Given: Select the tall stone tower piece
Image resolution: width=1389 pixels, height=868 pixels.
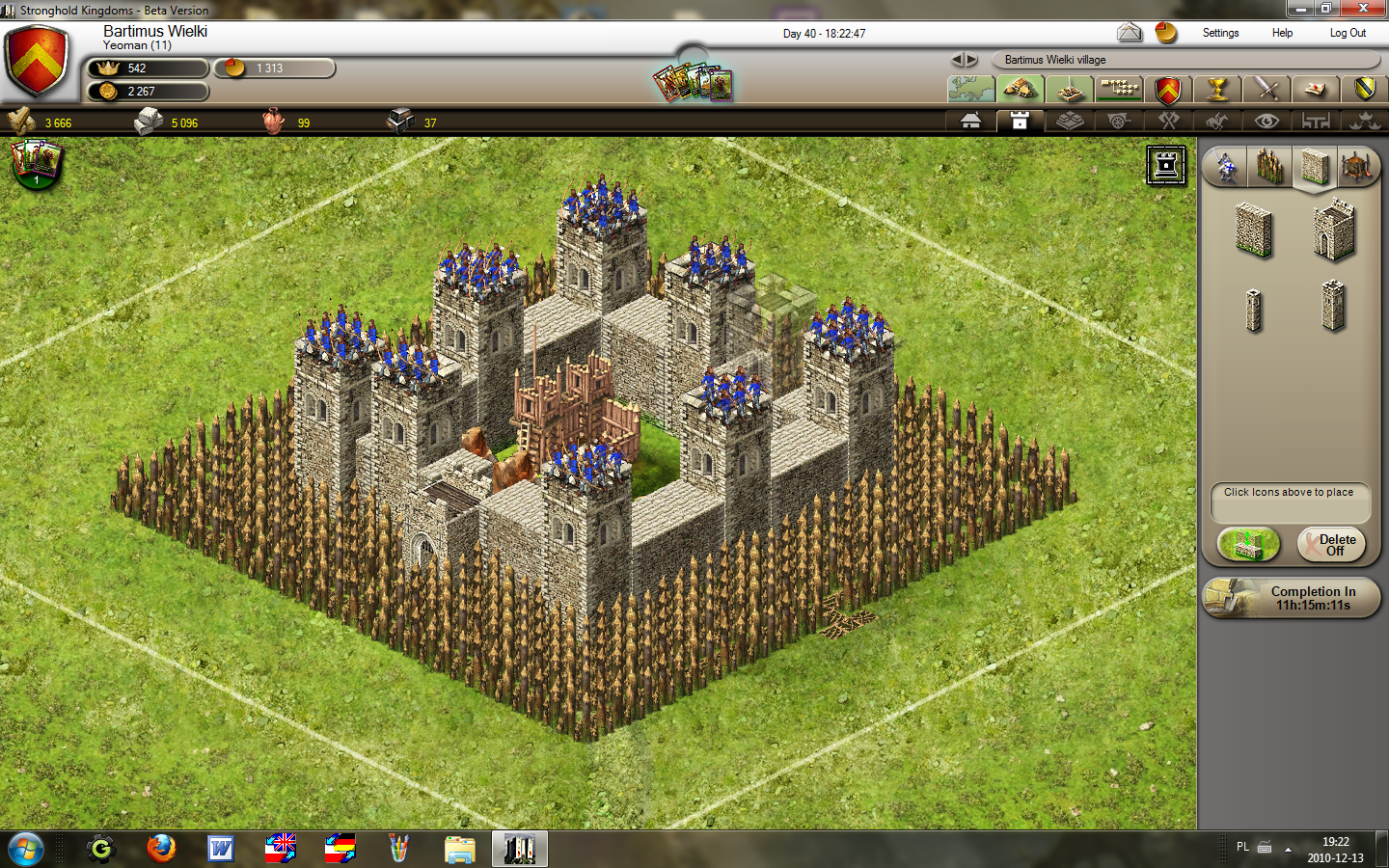Looking at the screenshot, I should (1333, 307).
